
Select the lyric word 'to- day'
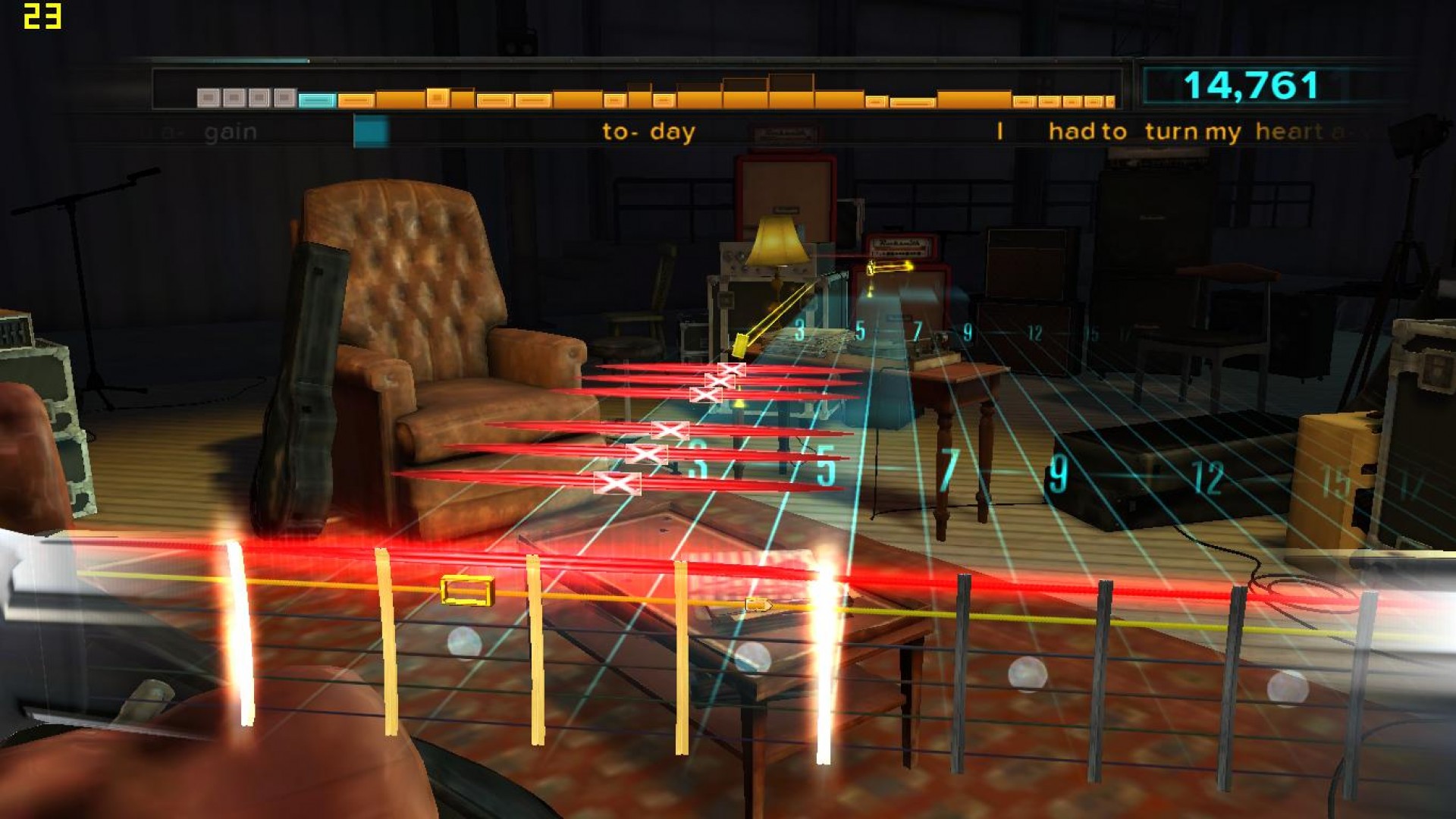pyautogui.click(x=647, y=131)
